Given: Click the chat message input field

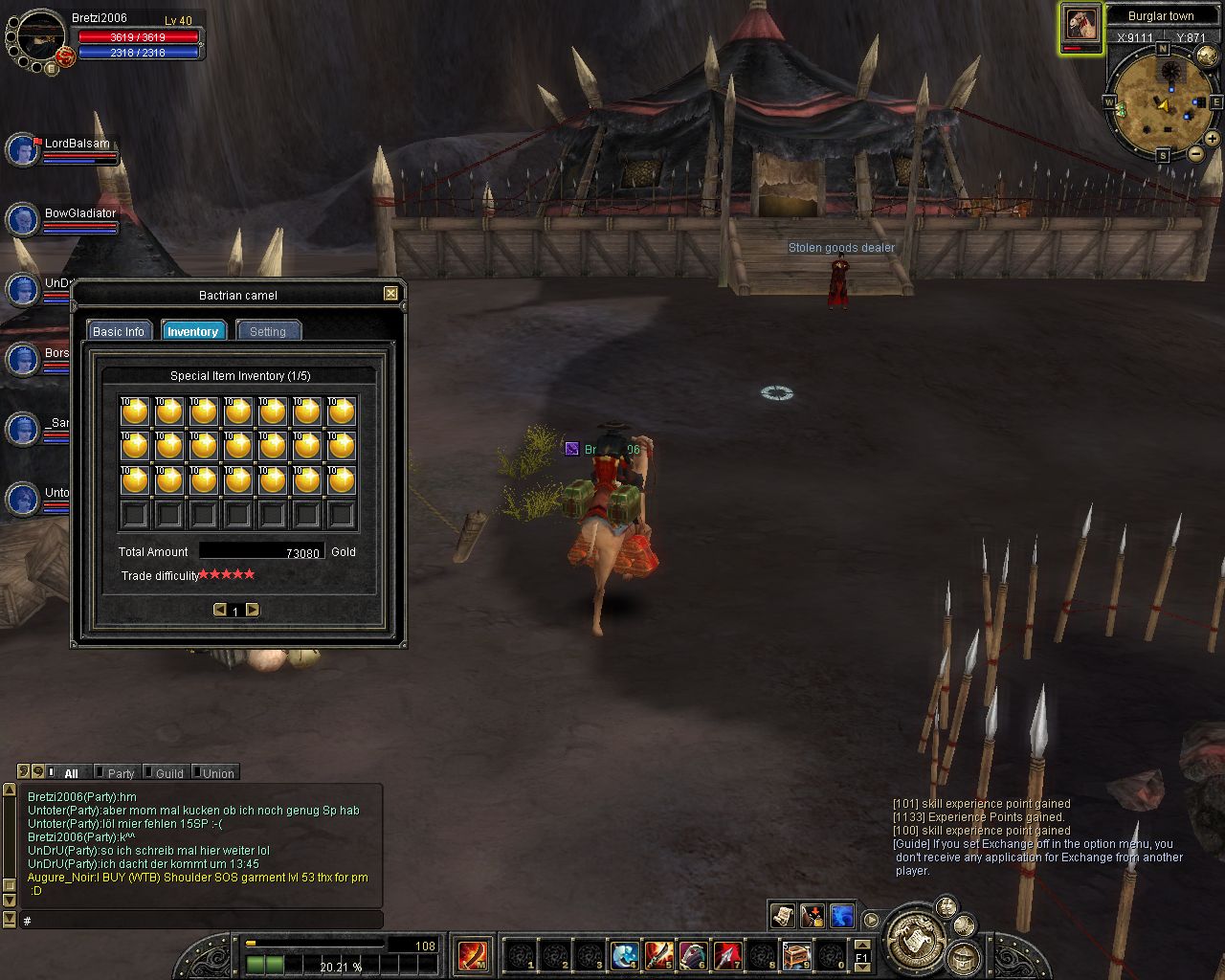Looking at the screenshot, I should pyautogui.click(x=201, y=920).
